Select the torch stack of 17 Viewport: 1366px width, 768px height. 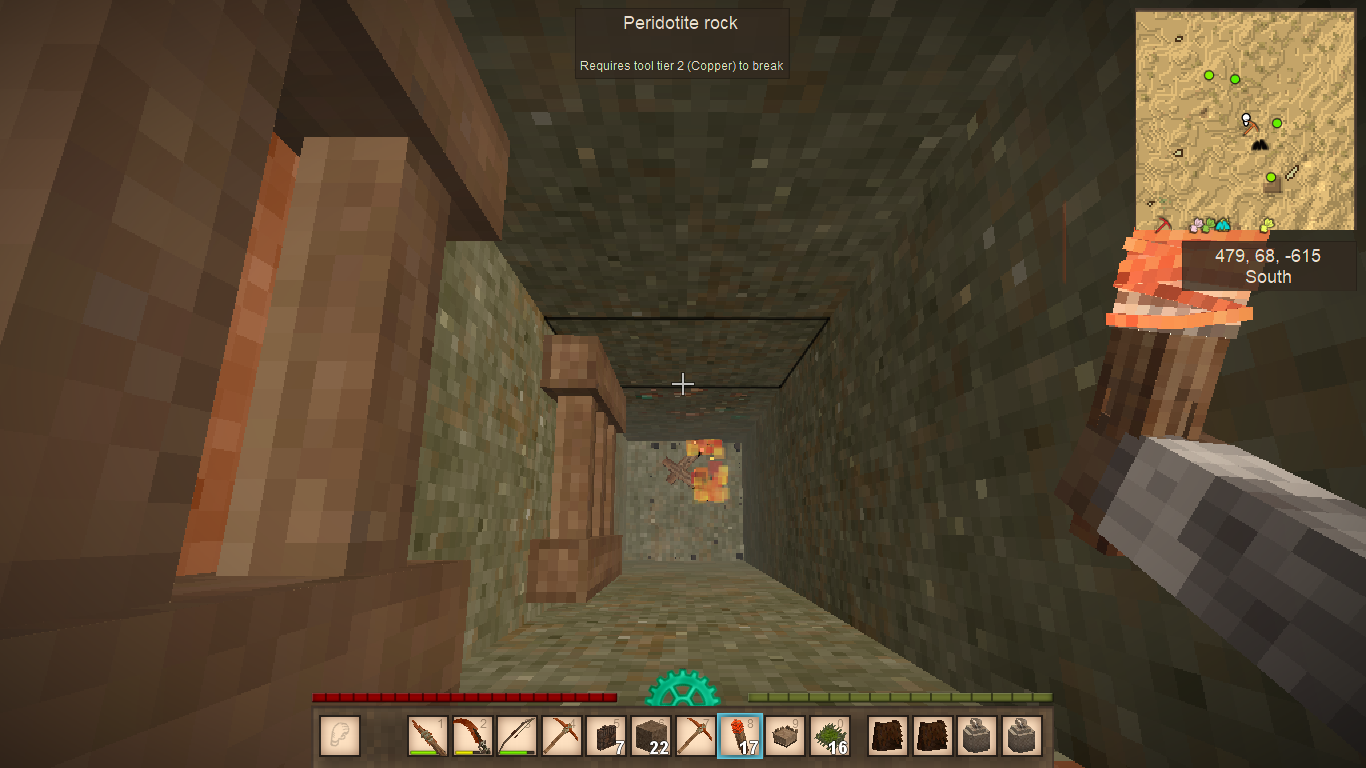tap(740, 736)
